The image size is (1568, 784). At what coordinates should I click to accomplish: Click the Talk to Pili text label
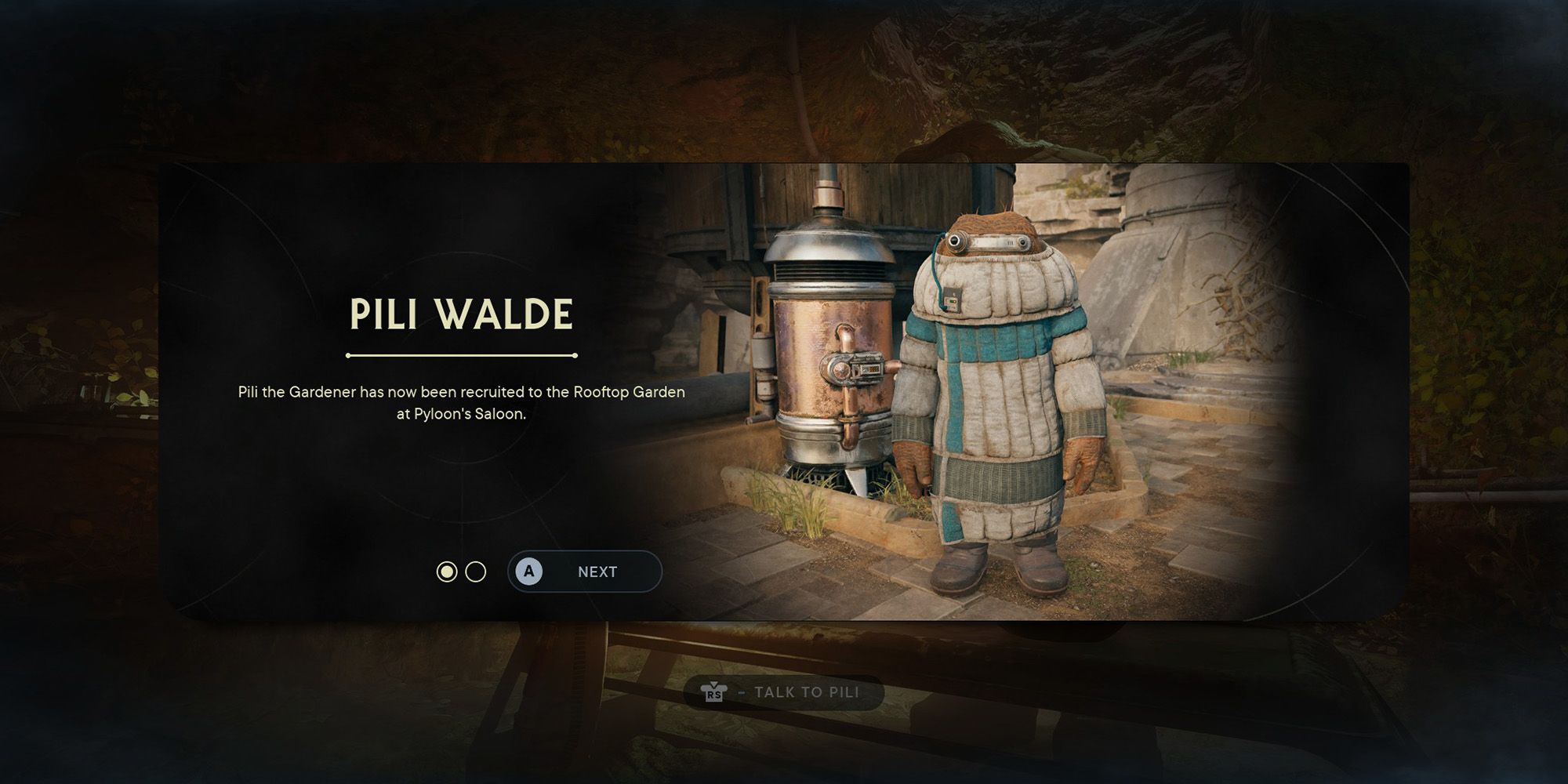pos(808,692)
